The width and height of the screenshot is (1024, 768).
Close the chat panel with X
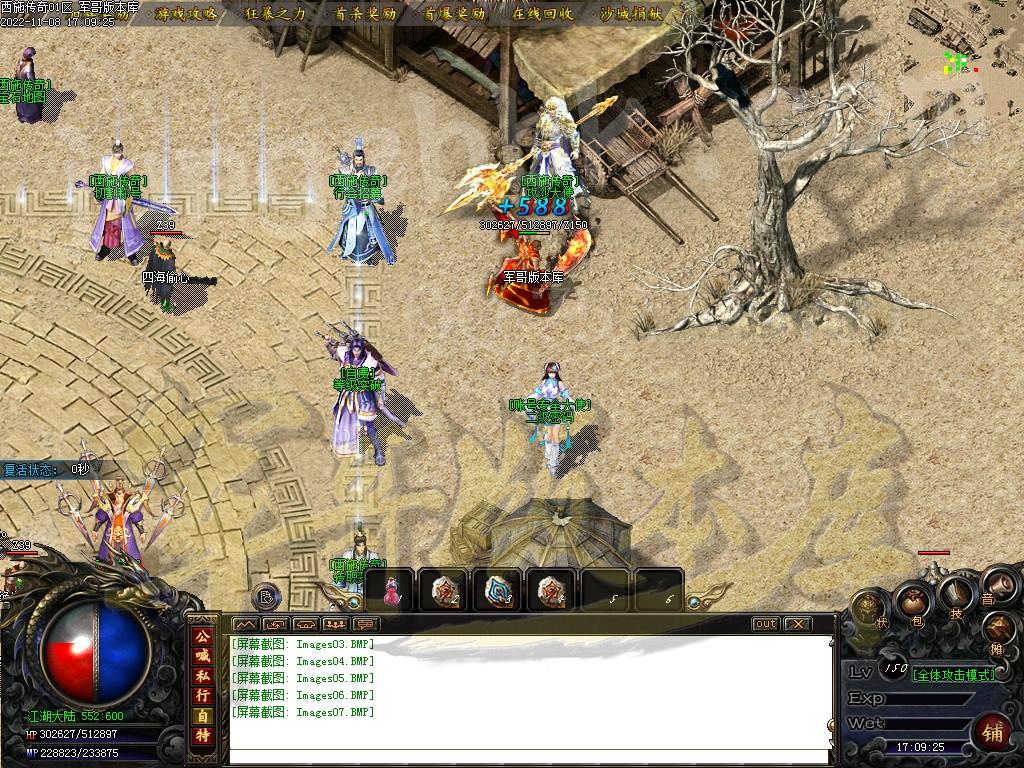(x=797, y=624)
